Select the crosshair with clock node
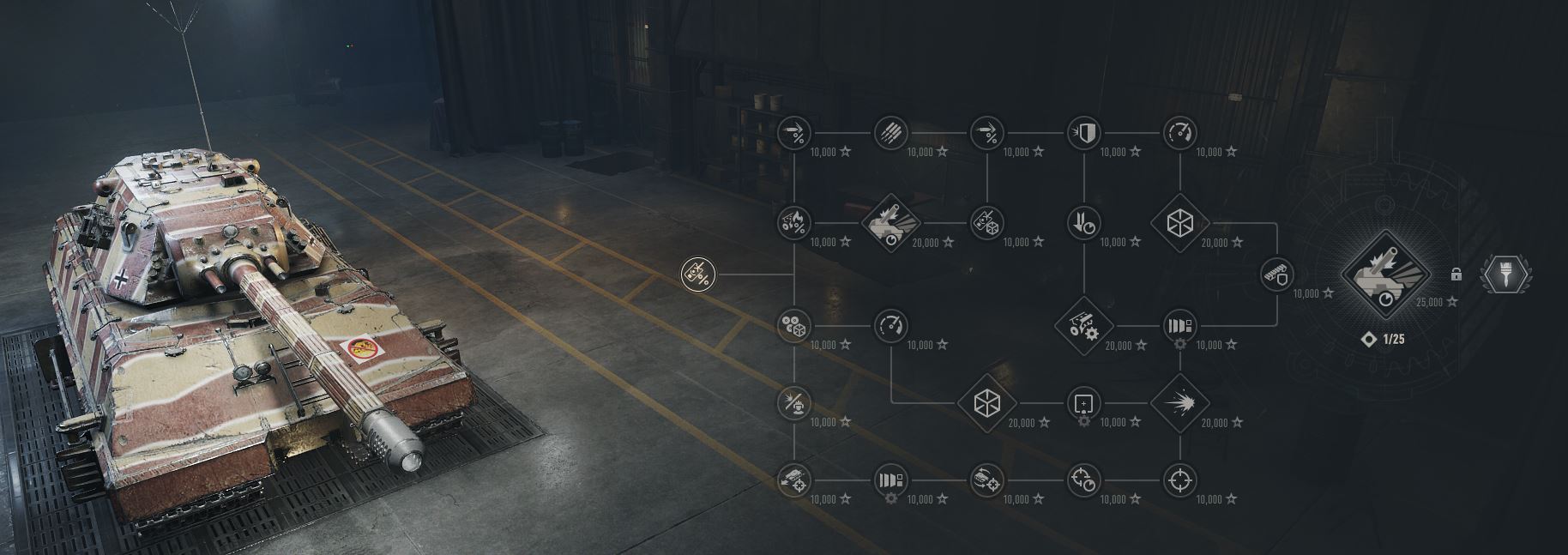Image resolution: width=1568 pixels, height=555 pixels. coord(1083,480)
